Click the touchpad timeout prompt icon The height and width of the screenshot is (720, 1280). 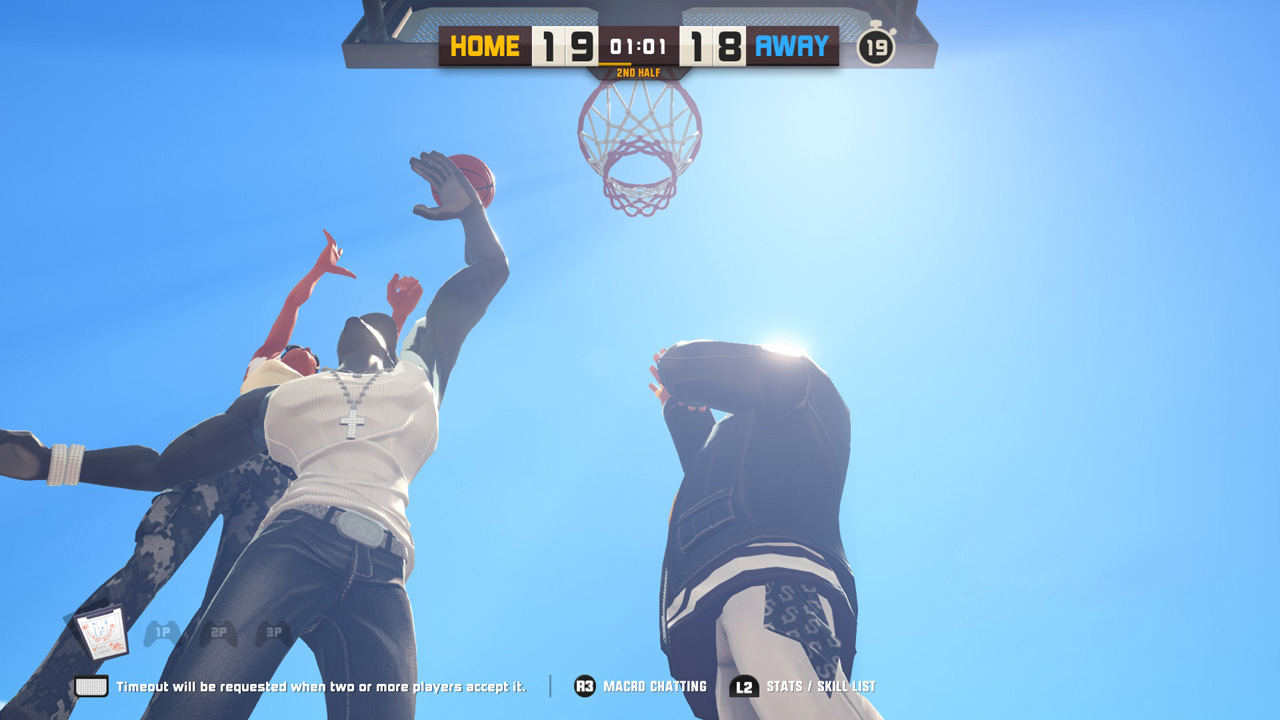[92, 686]
